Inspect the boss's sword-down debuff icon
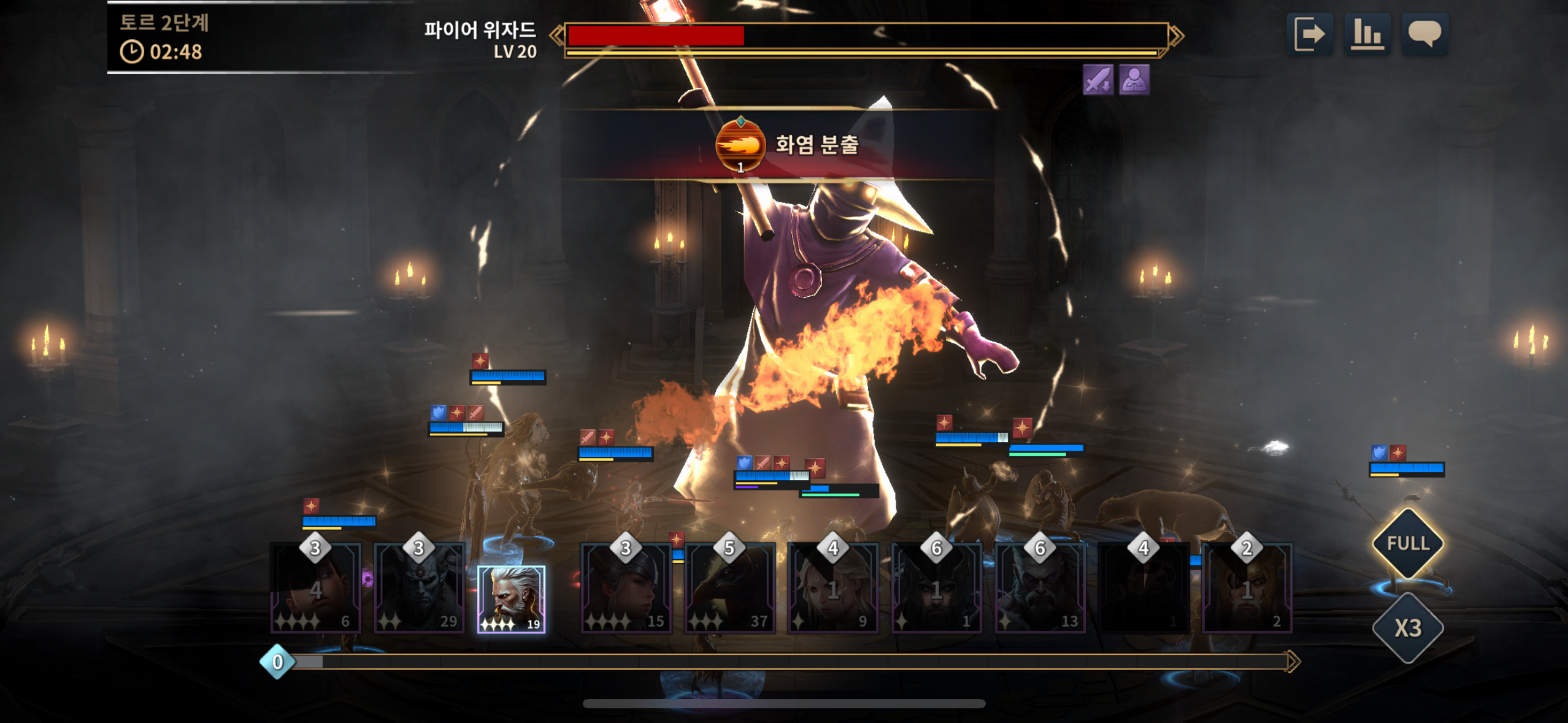The image size is (1568, 723). point(1097,80)
